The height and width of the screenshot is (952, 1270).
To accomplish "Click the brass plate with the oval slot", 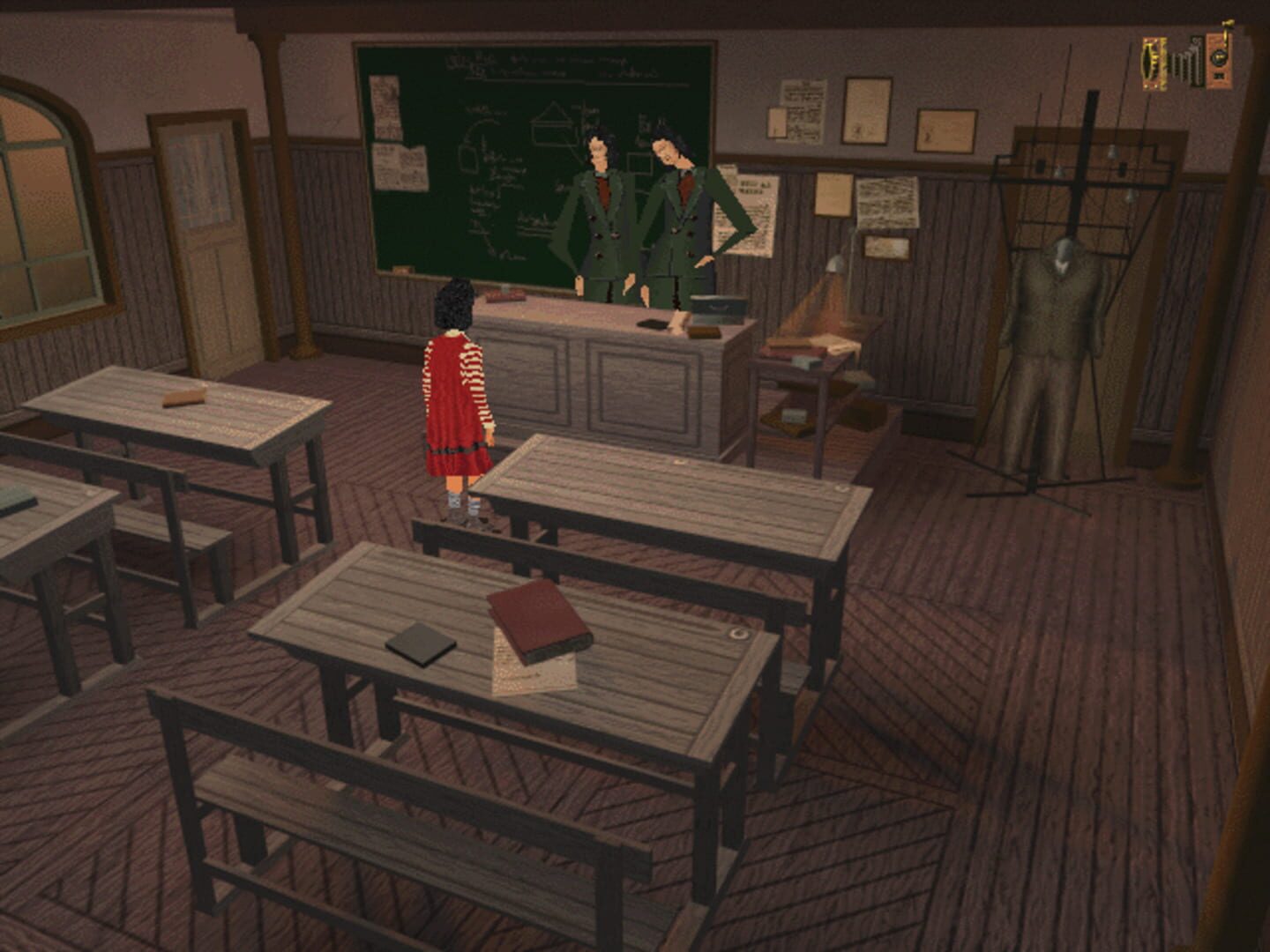I will pyautogui.click(x=1153, y=63).
